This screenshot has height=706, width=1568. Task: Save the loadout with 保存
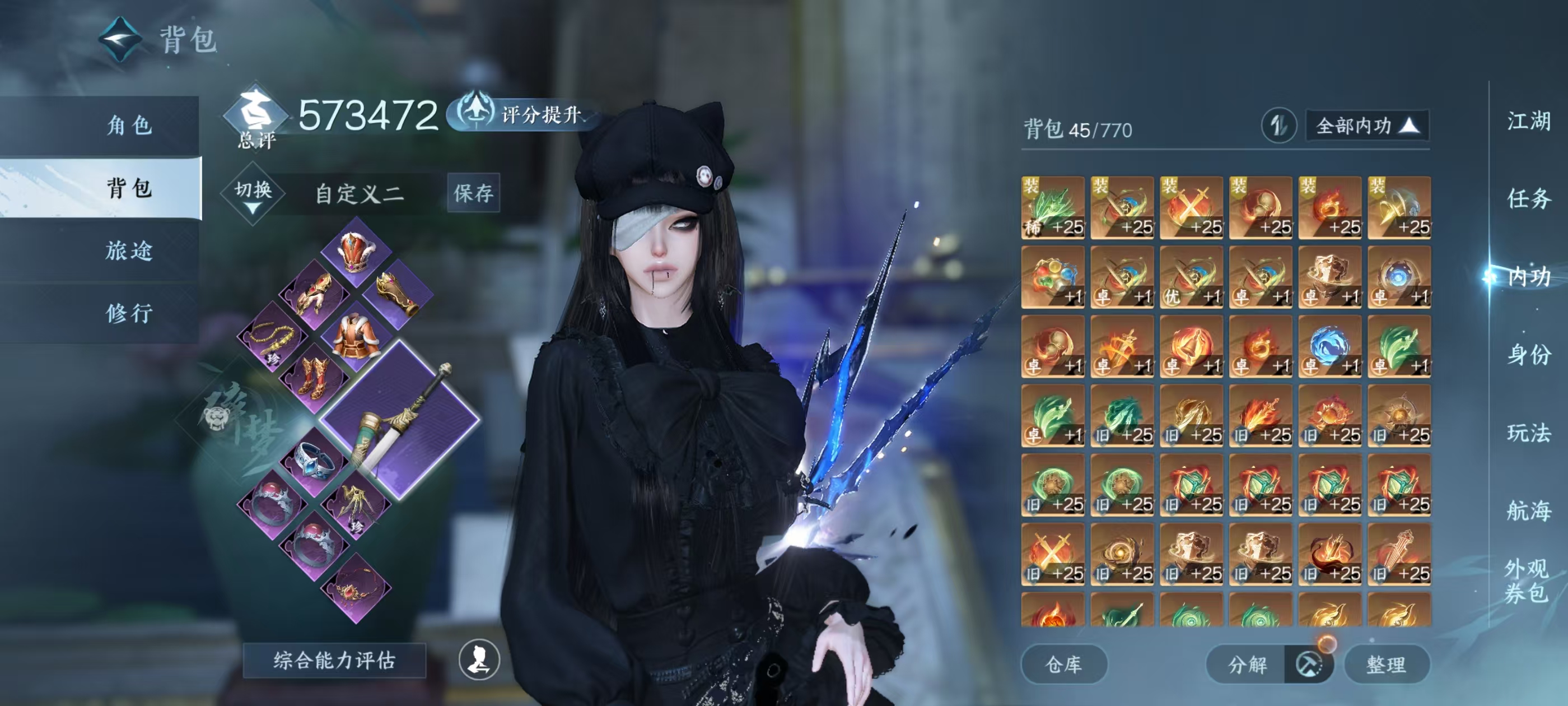[x=473, y=193]
